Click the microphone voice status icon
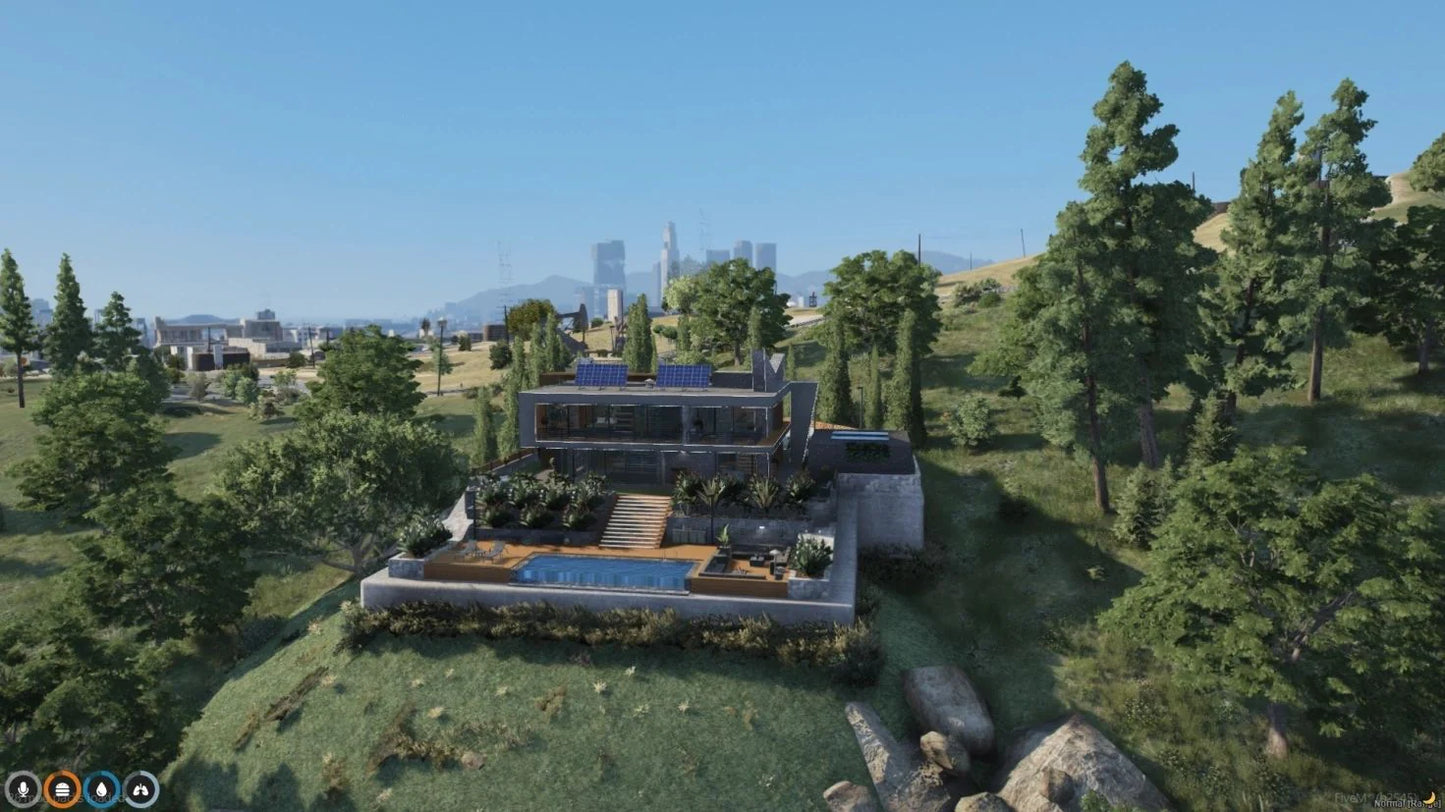 click(x=22, y=789)
